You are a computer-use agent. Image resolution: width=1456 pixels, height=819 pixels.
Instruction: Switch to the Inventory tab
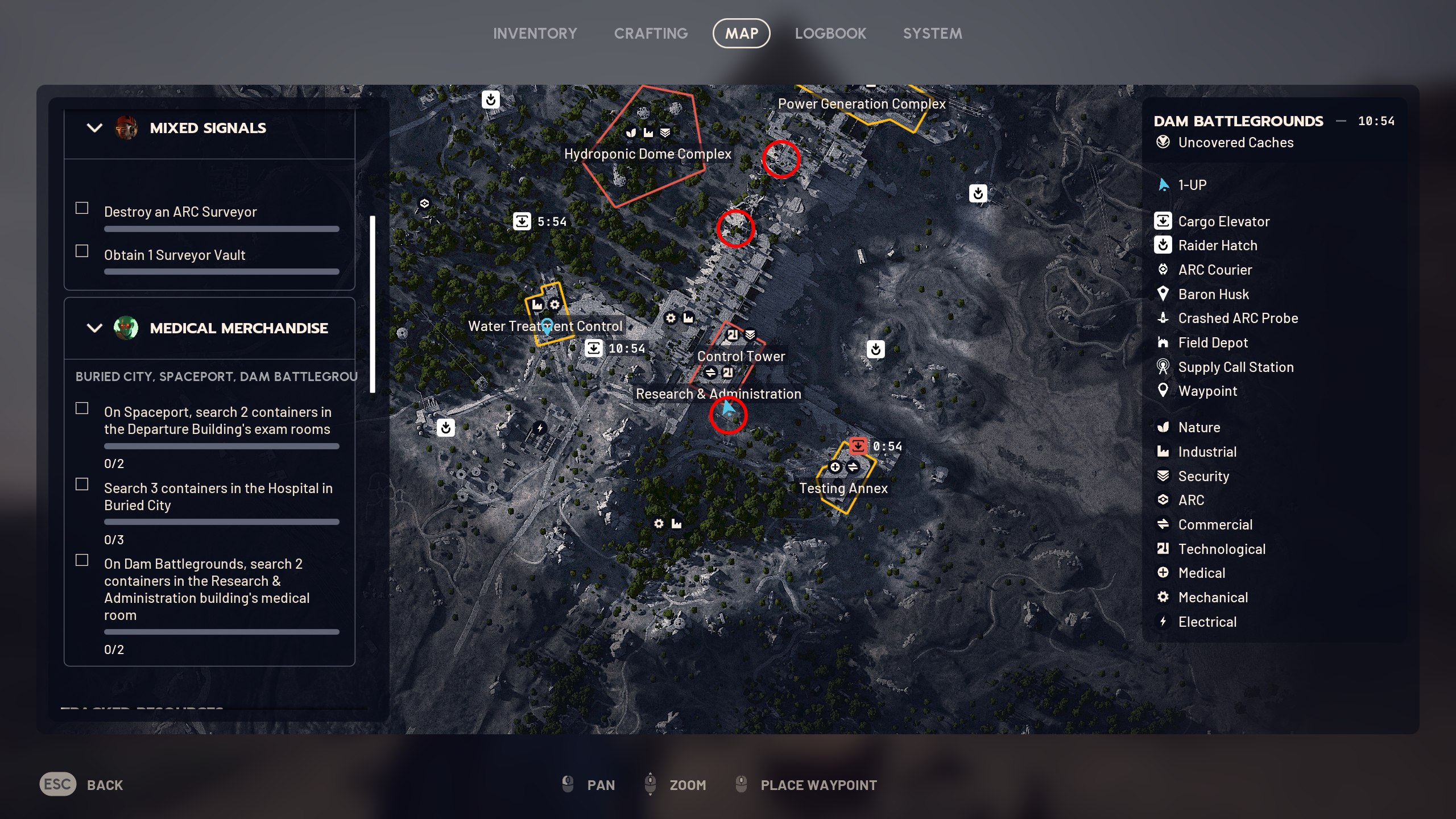535,33
